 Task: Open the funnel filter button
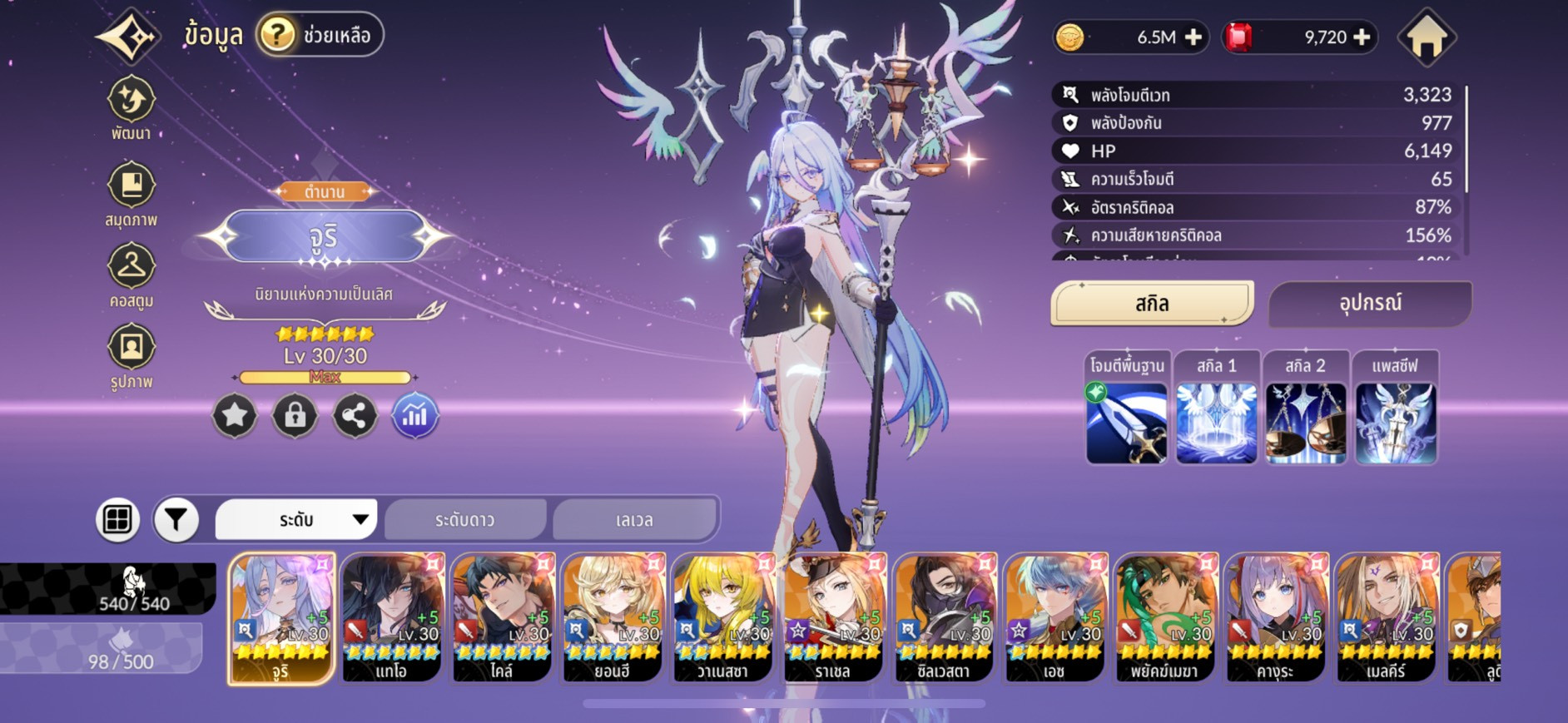coord(176,520)
